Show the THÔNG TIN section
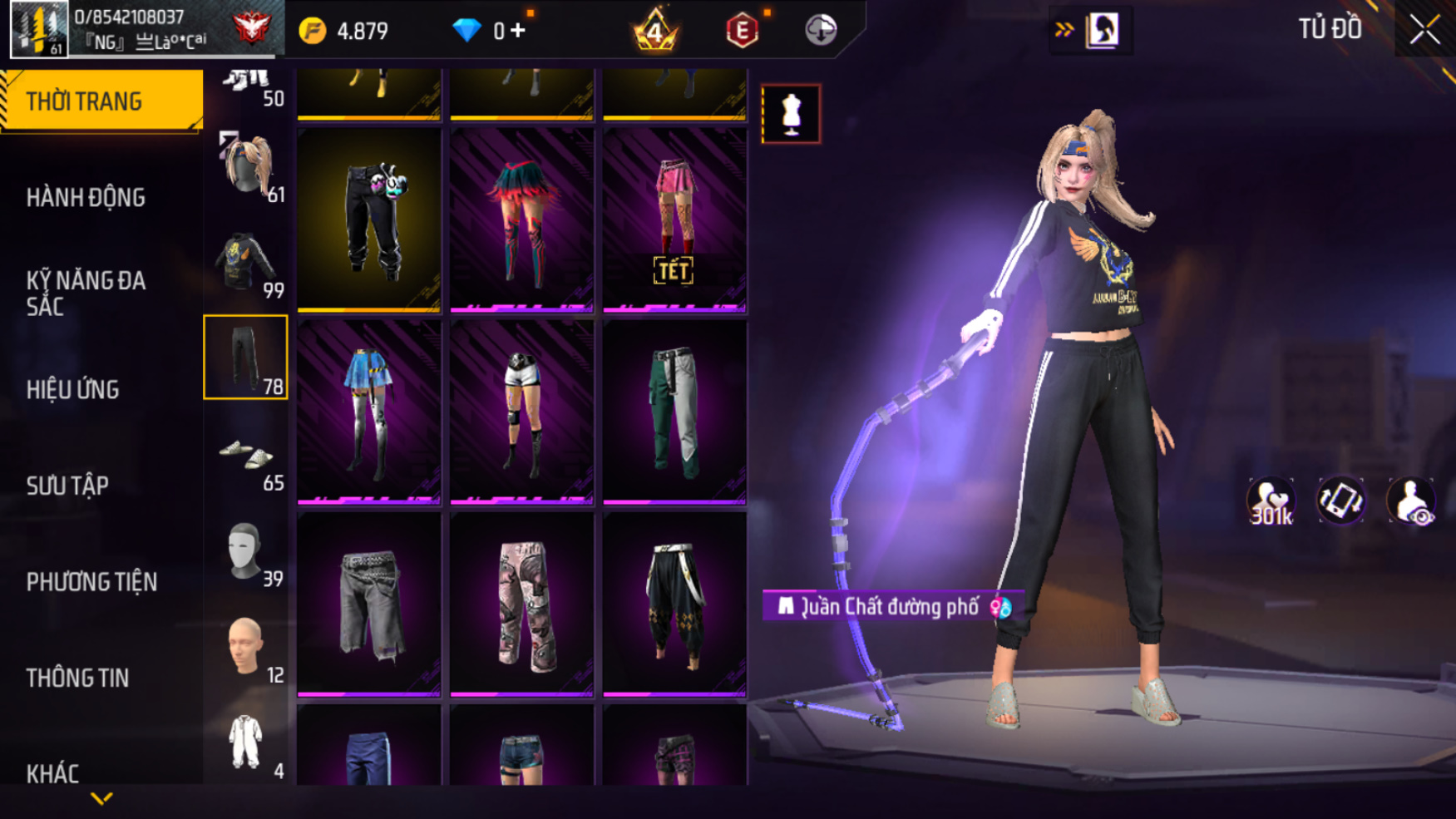Screen dimensions: 1456x819 [77, 678]
